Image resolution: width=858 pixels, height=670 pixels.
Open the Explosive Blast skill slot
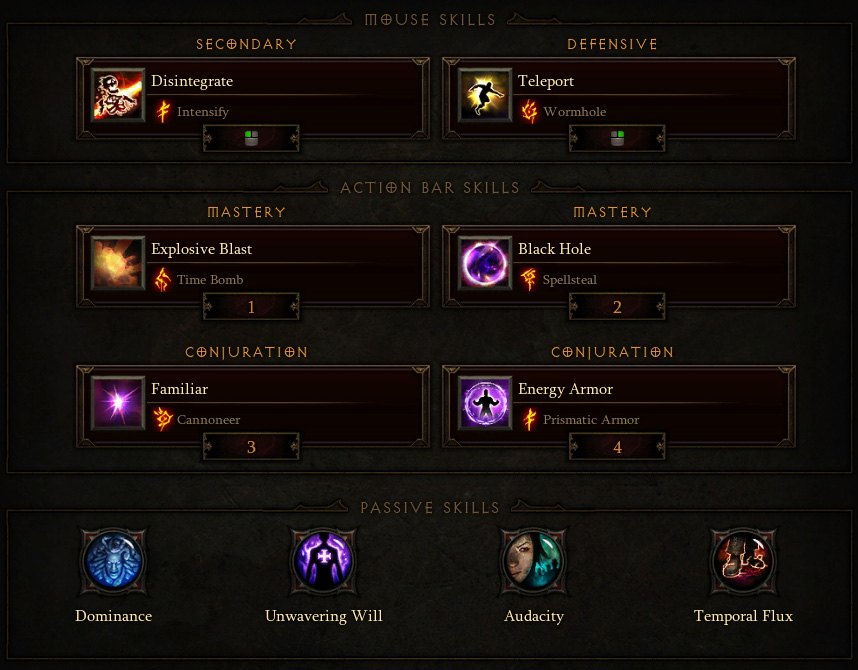pyautogui.click(x=118, y=263)
